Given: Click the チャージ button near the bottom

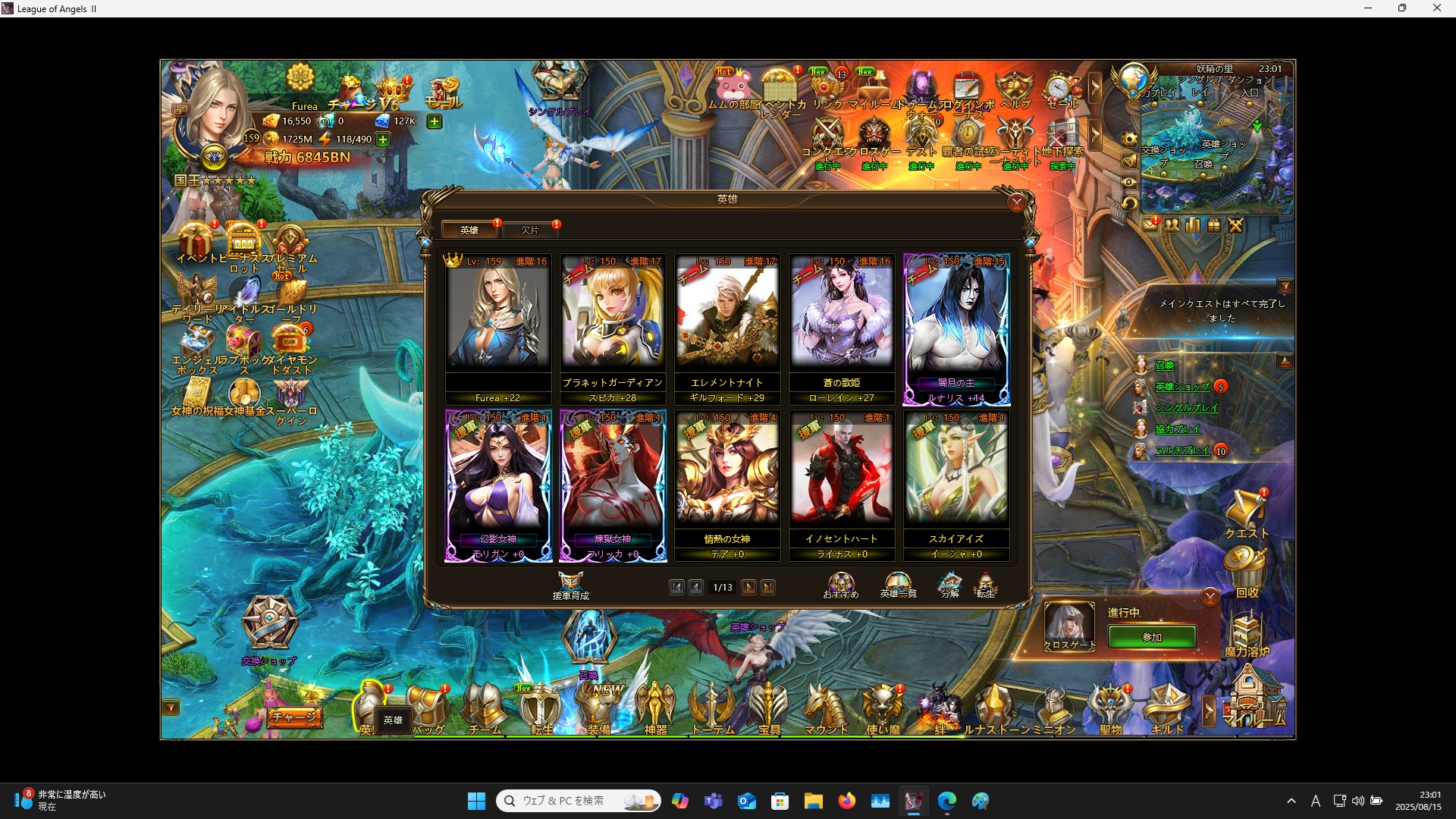Looking at the screenshot, I should click(x=294, y=715).
